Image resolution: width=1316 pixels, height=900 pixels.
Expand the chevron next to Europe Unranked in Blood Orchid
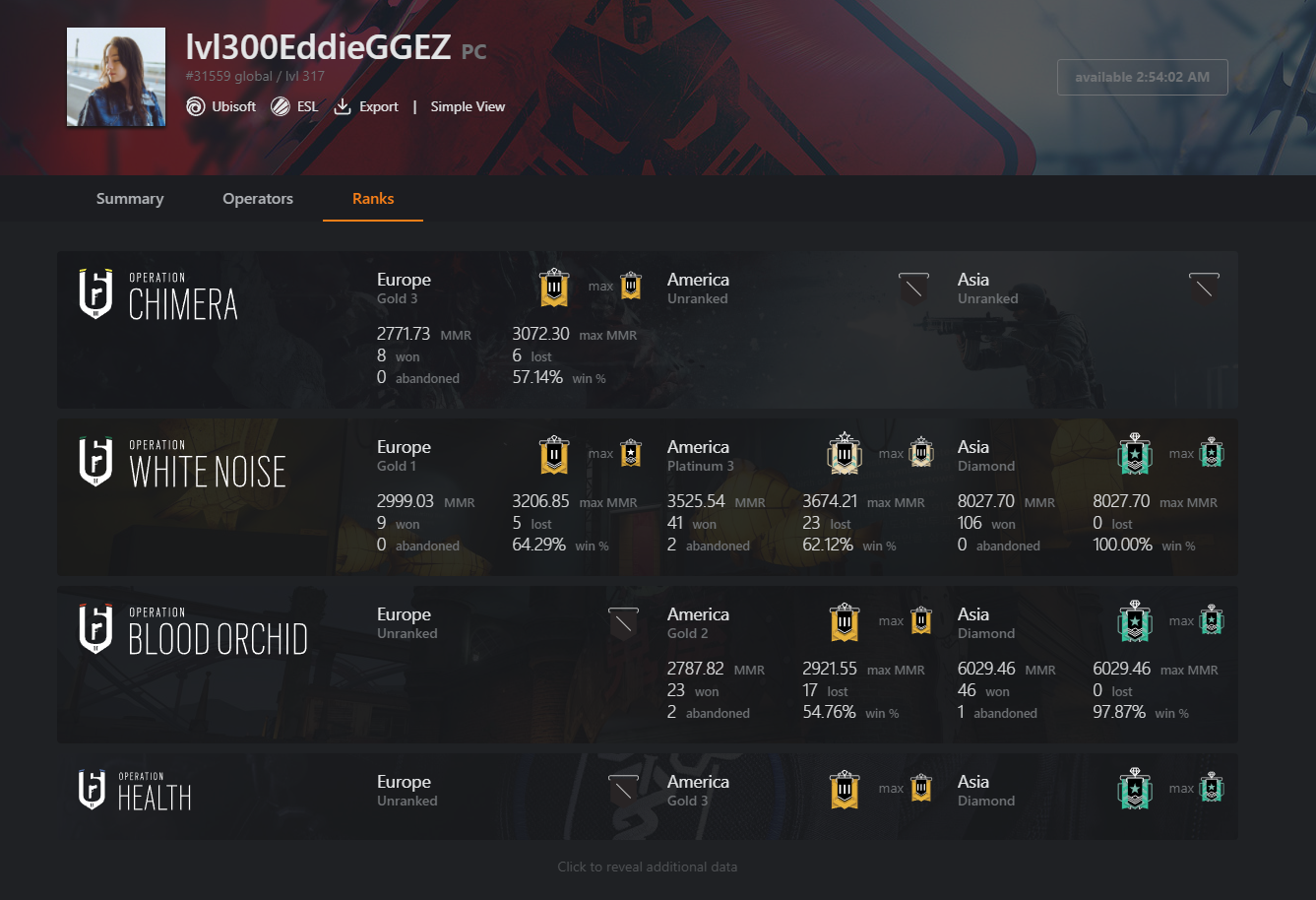pos(622,622)
